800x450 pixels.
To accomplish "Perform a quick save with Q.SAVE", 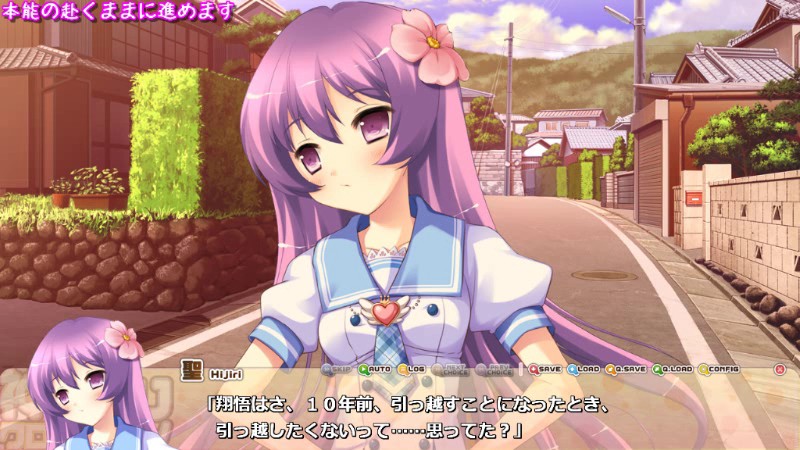I will coord(625,369).
